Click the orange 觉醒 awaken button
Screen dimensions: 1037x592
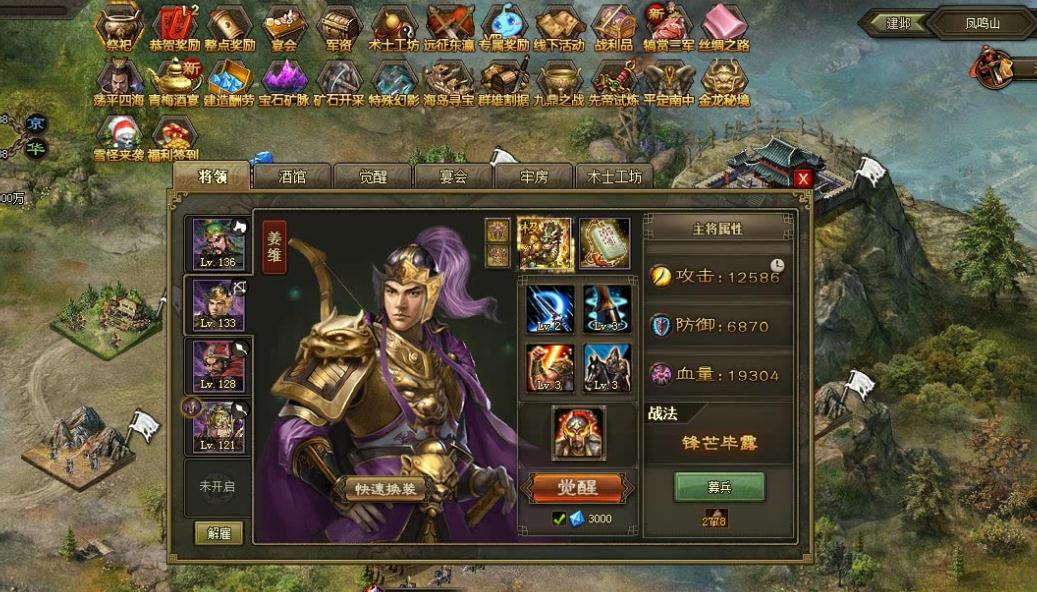click(x=578, y=487)
